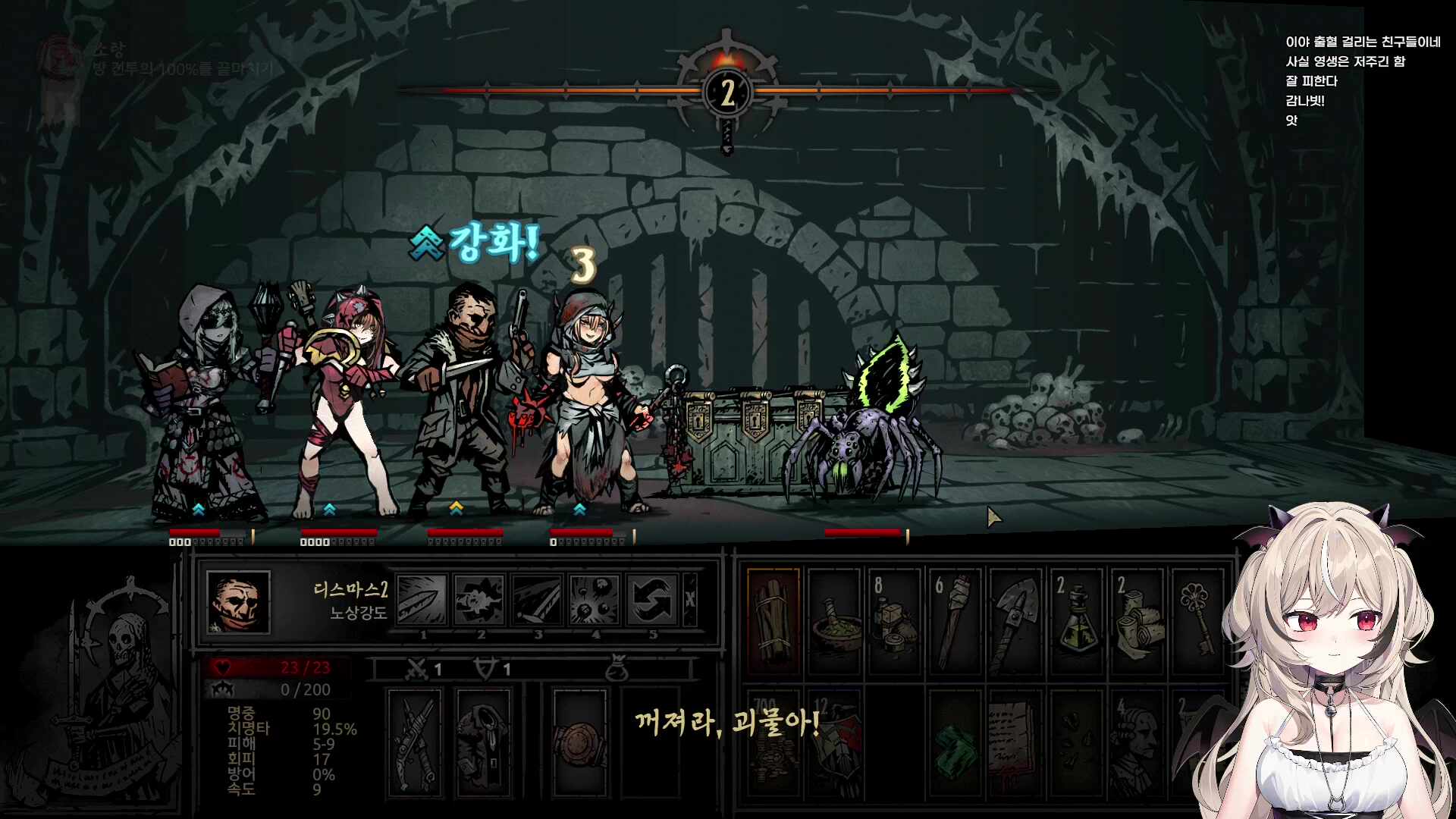Select the firewood bundle in inventory
The width and height of the screenshot is (1456, 819).
tap(773, 622)
